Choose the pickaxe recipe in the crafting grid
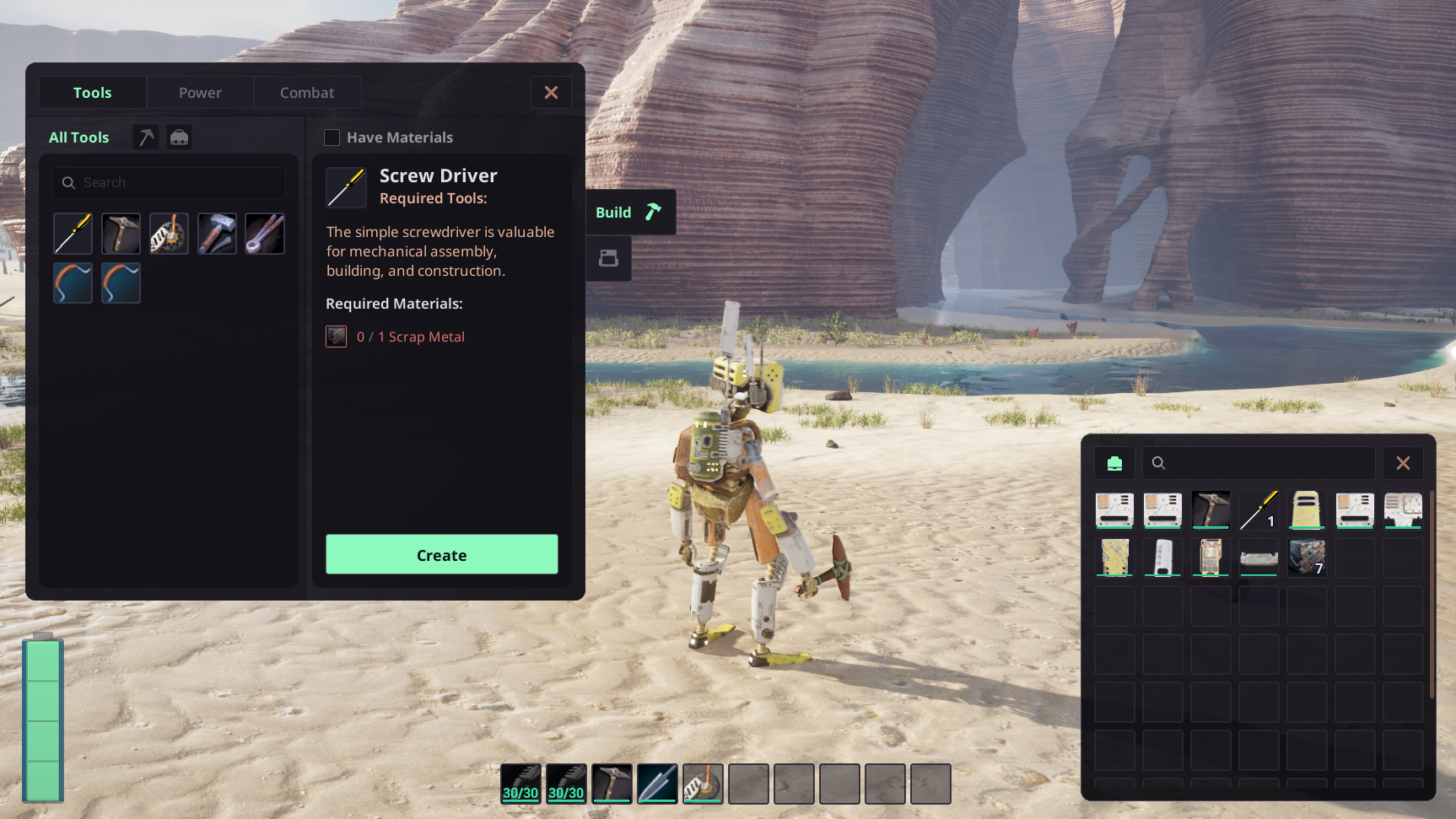The height and width of the screenshot is (819, 1456). pos(121,234)
